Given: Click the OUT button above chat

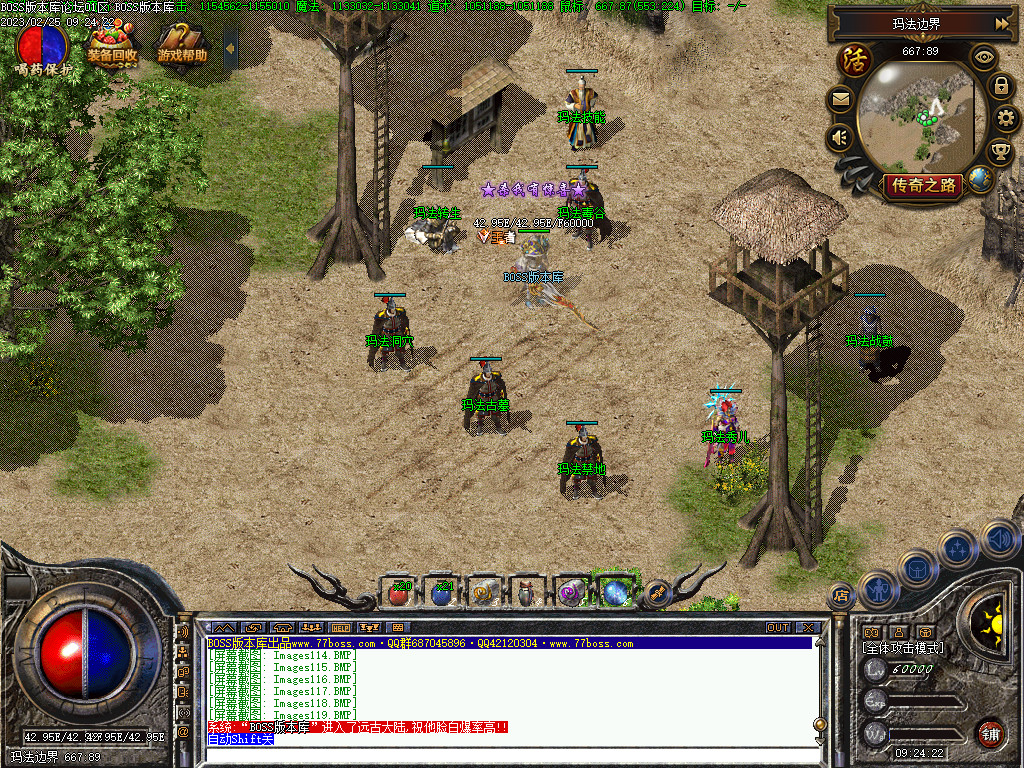Looking at the screenshot, I should [778, 628].
